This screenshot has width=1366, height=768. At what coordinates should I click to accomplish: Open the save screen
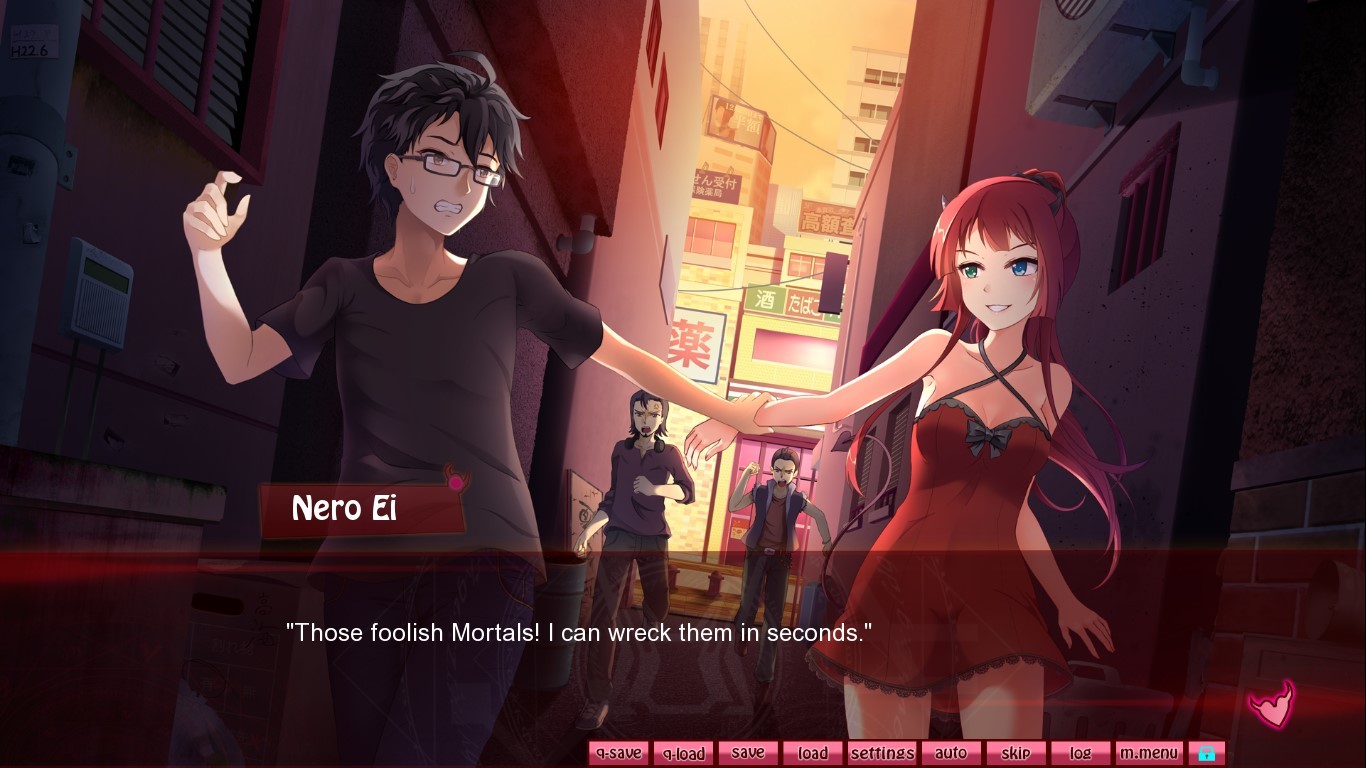click(x=748, y=753)
